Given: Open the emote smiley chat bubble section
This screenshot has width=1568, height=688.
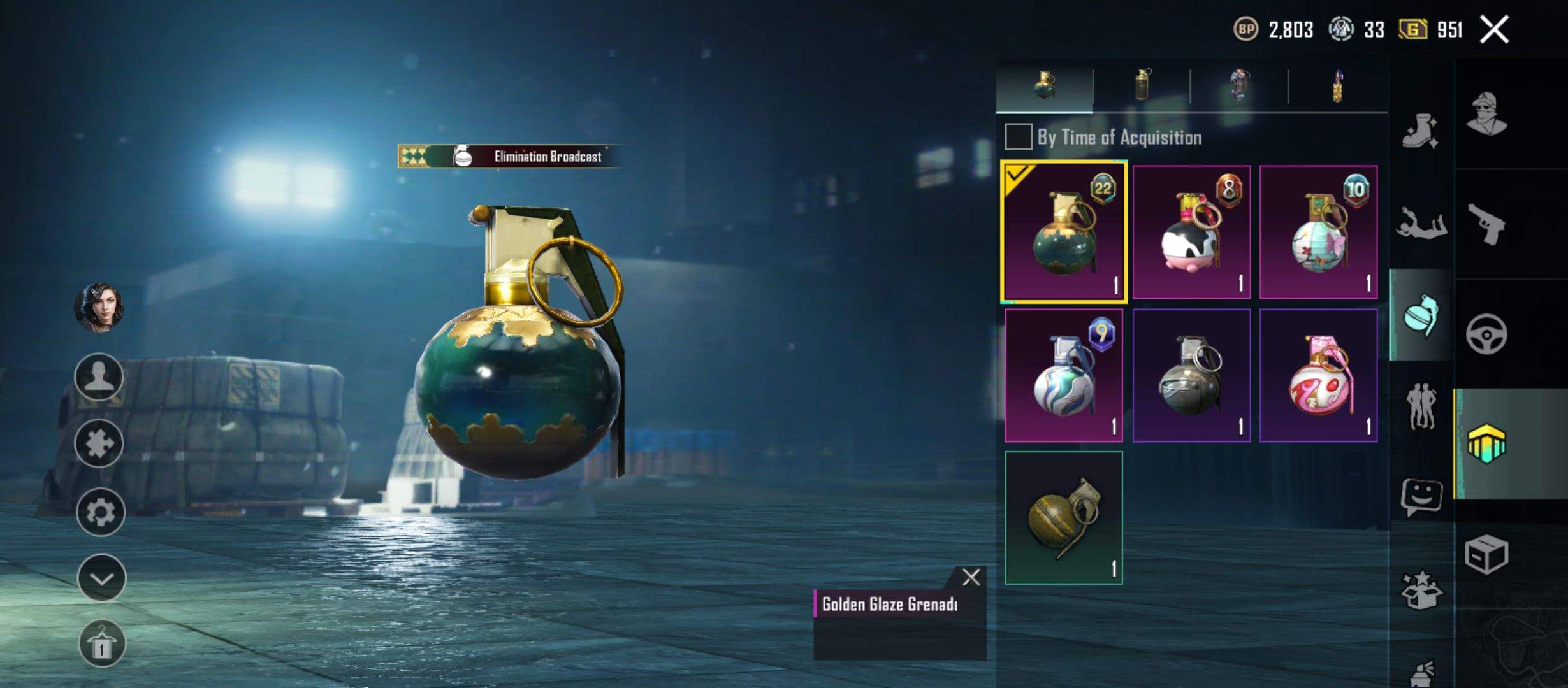Looking at the screenshot, I should (1421, 497).
